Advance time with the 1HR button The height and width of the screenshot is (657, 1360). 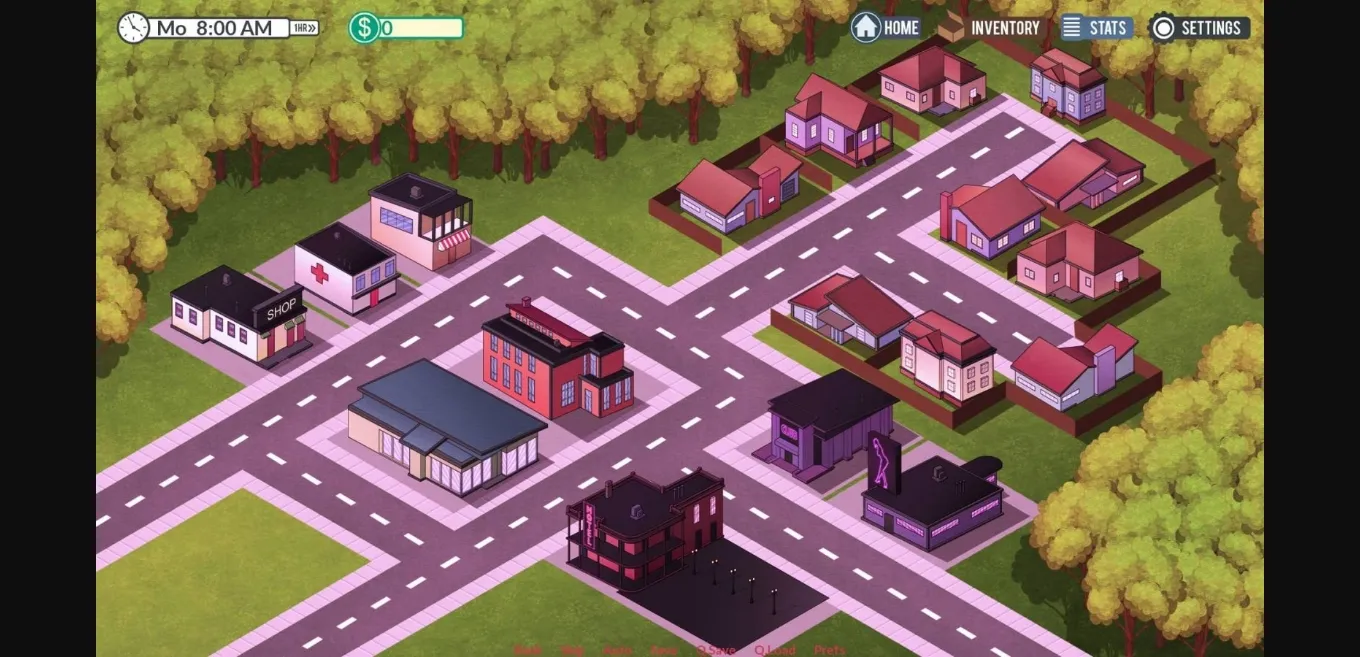tap(304, 28)
